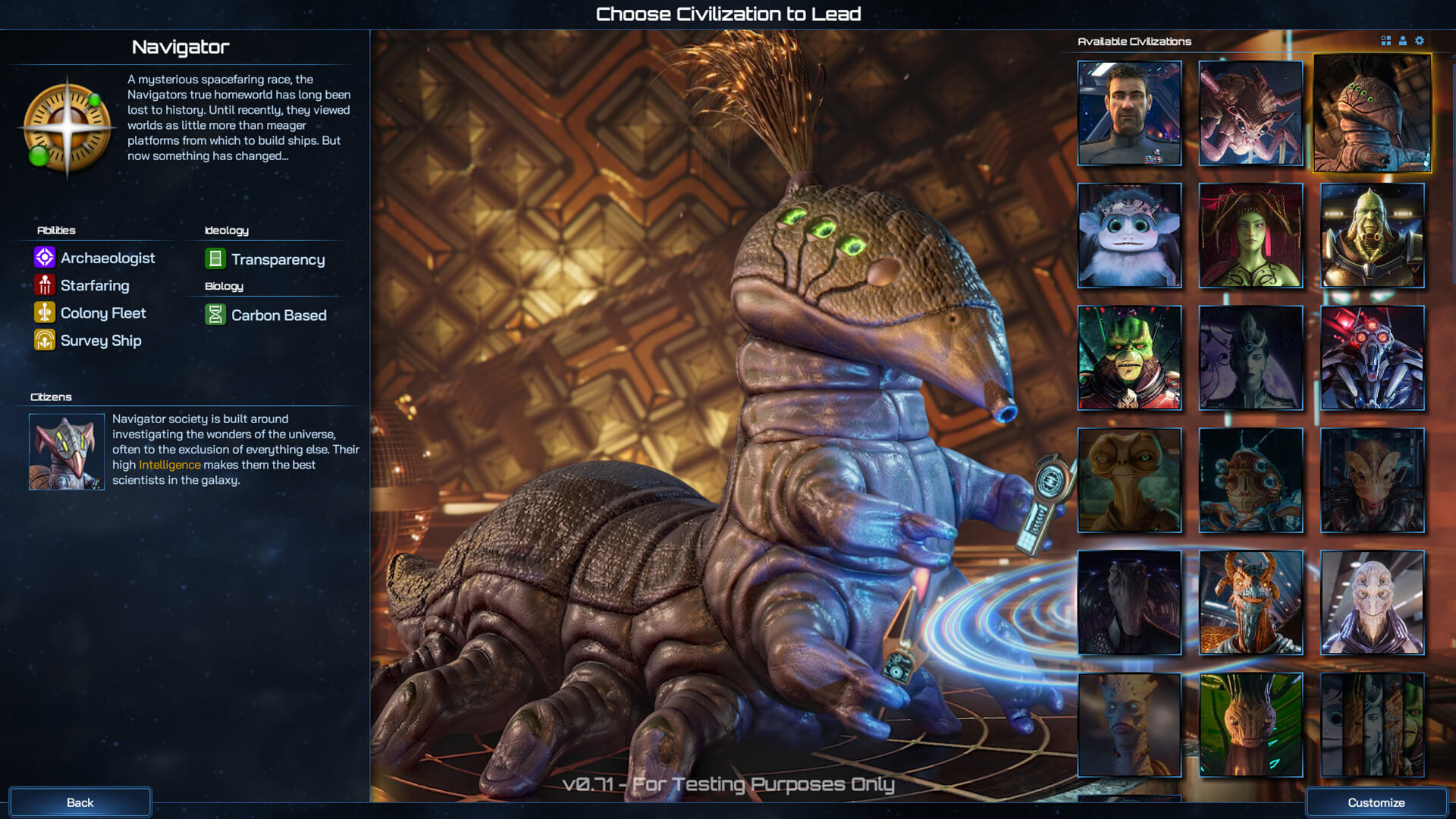Open the gear settings icon above civilizations

(1420, 41)
